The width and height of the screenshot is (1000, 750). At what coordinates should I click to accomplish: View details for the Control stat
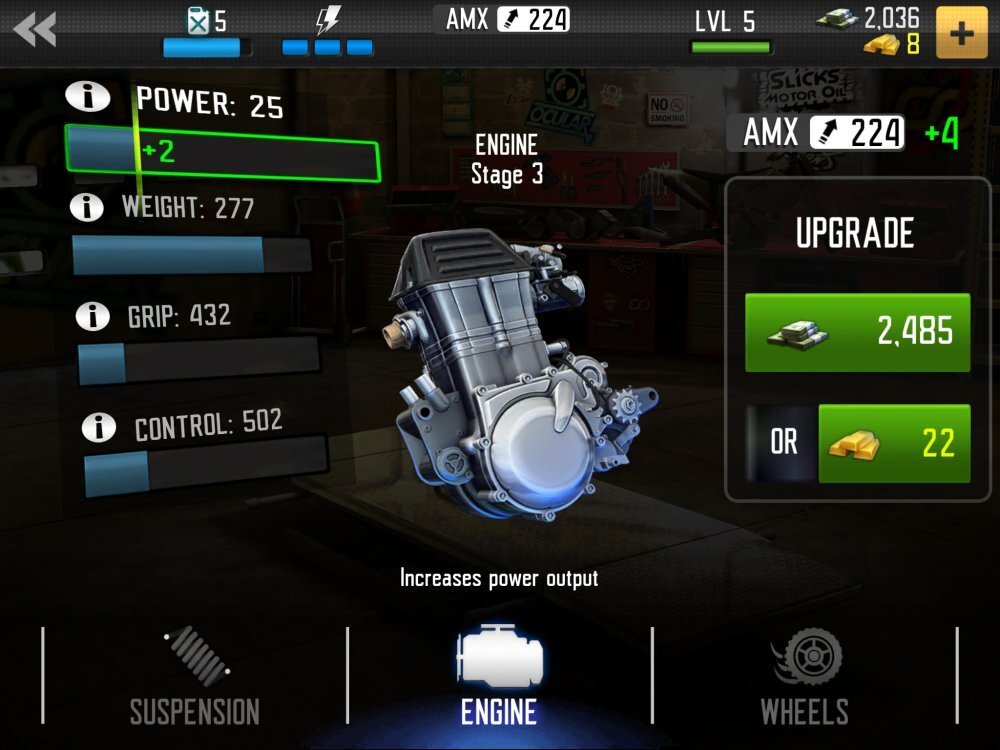point(98,427)
